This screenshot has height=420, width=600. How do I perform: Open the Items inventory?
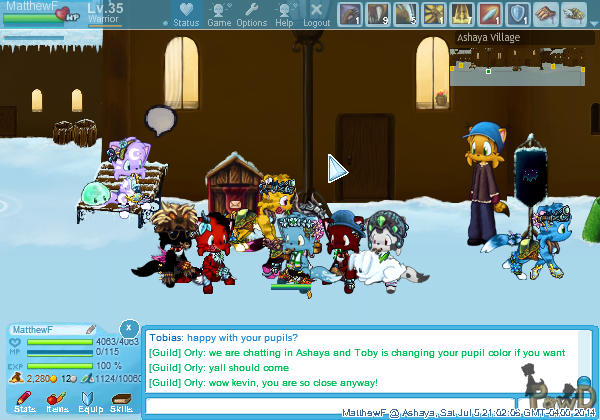tap(57, 401)
